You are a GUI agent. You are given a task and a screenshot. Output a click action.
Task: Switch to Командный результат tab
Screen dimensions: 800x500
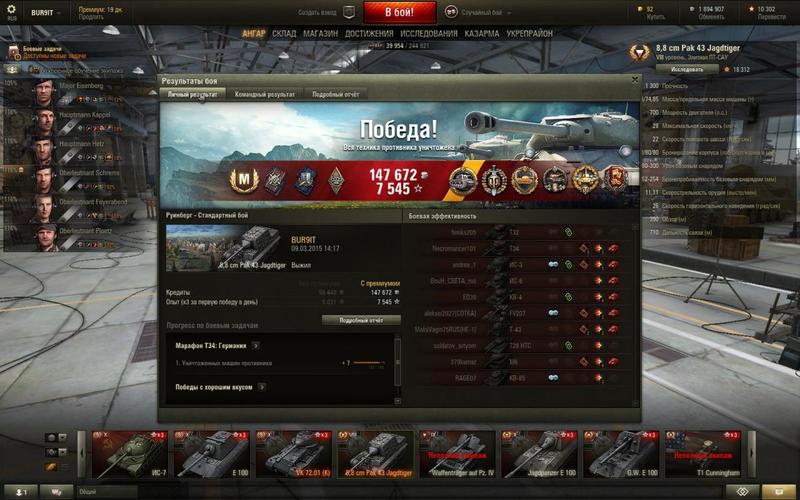[264, 94]
